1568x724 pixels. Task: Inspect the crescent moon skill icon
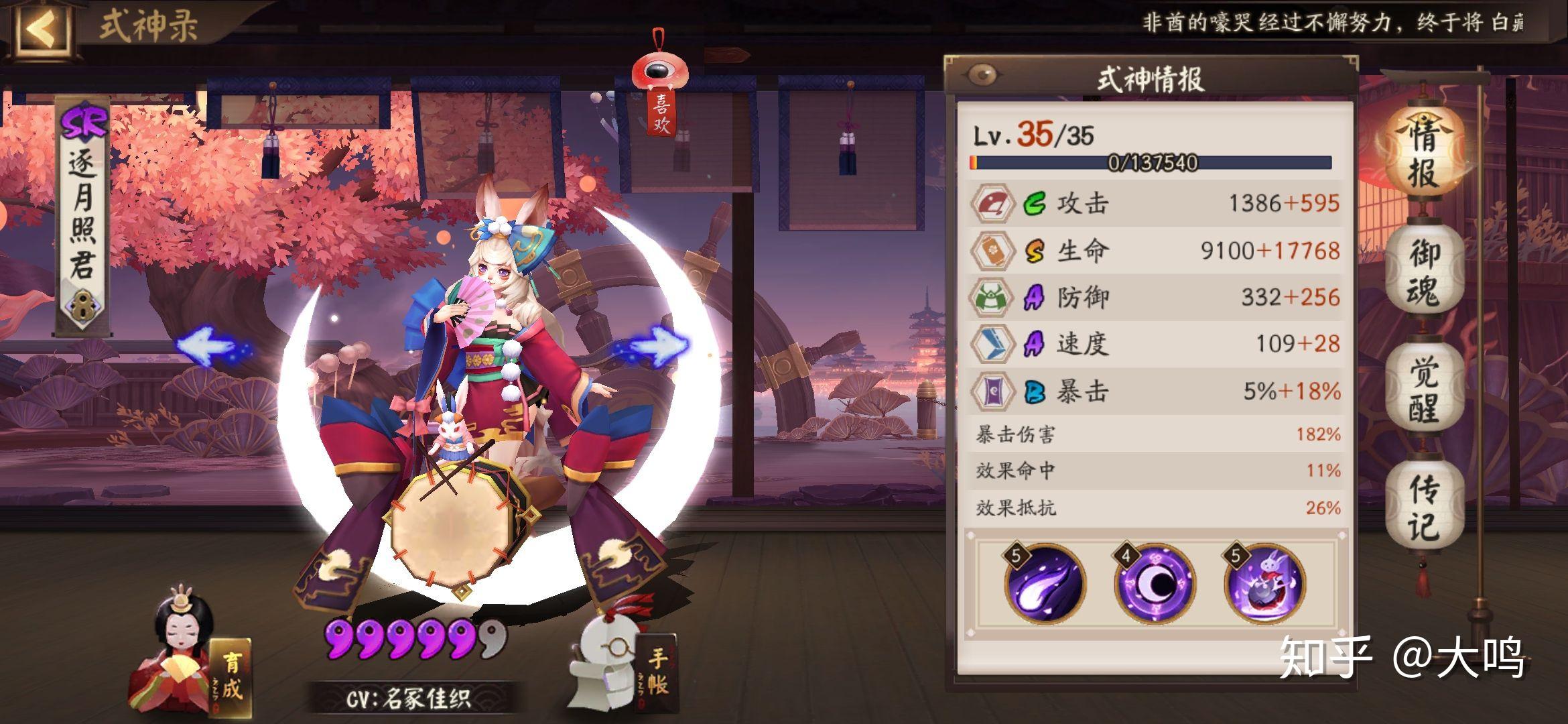(x=1154, y=583)
